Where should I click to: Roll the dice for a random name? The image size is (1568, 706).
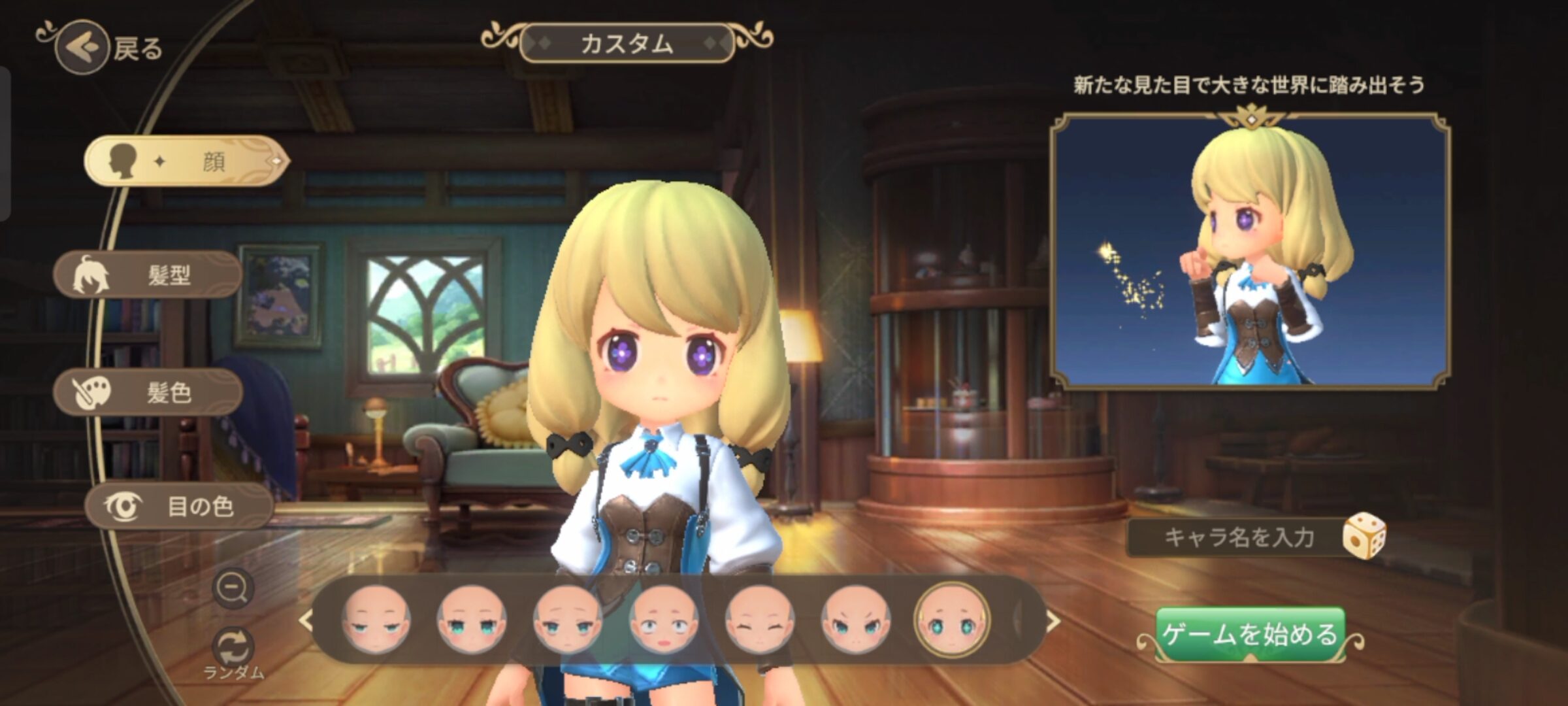pyautogui.click(x=1364, y=536)
